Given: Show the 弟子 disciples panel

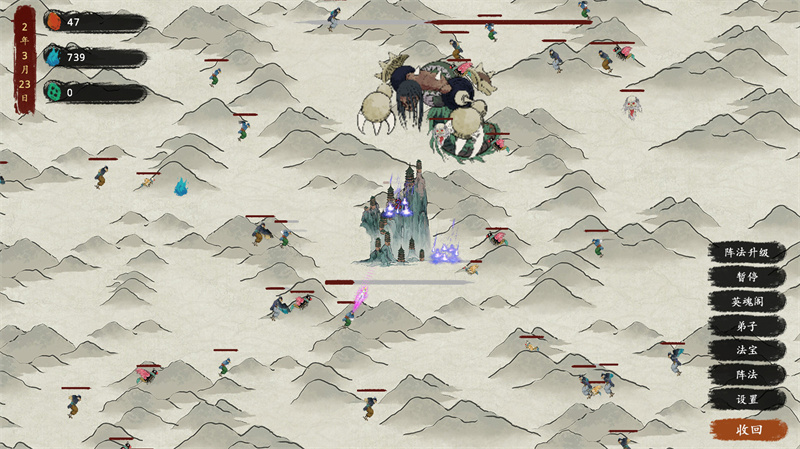Looking at the screenshot, I should pyautogui.click(x=747, y=326).
